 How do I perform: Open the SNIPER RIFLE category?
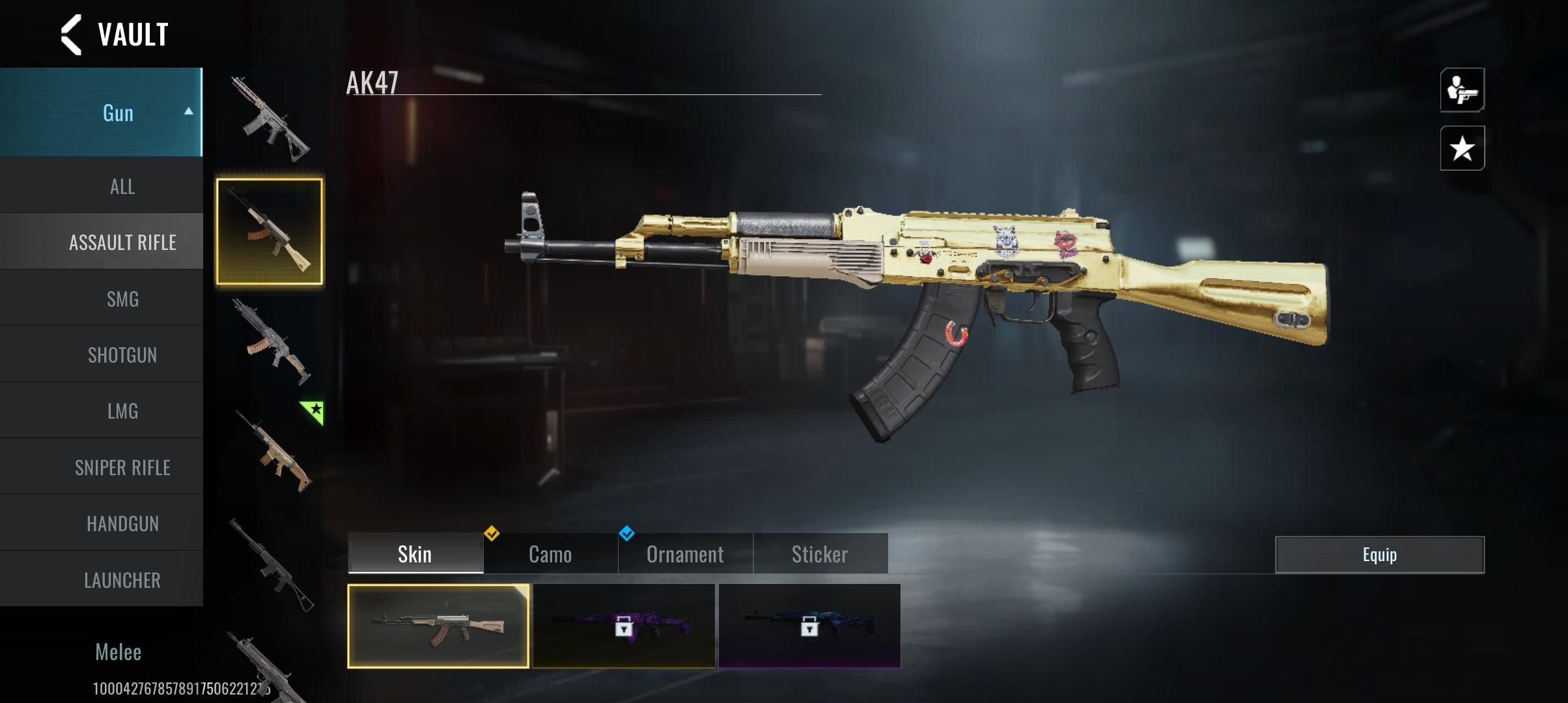coord(122,467)
